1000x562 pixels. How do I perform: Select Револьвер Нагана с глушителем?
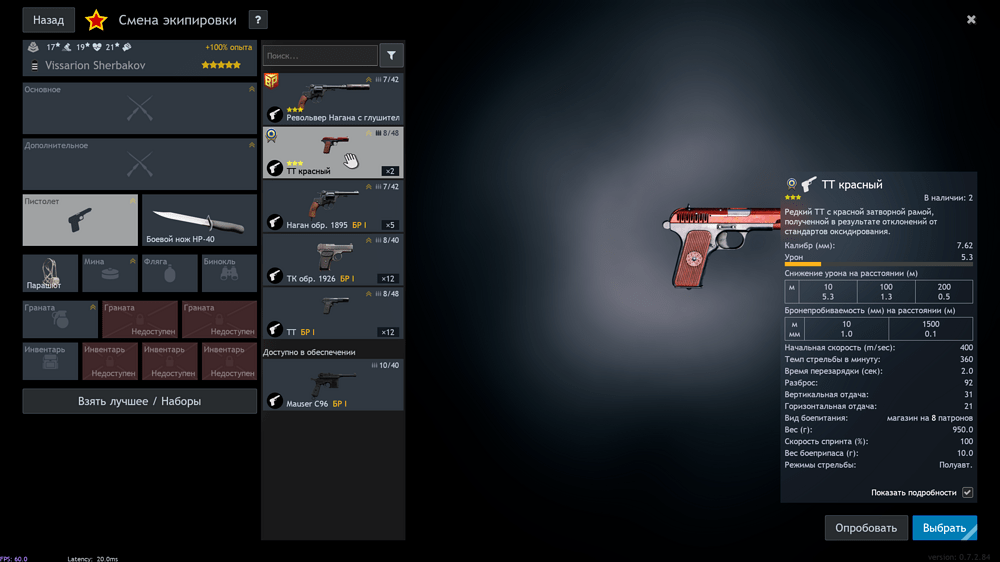(x=333, y=98)
